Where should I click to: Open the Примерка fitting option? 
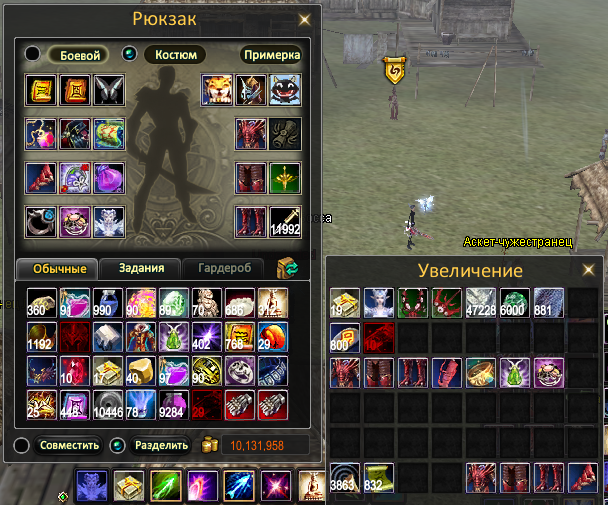[x=271, y=54]
